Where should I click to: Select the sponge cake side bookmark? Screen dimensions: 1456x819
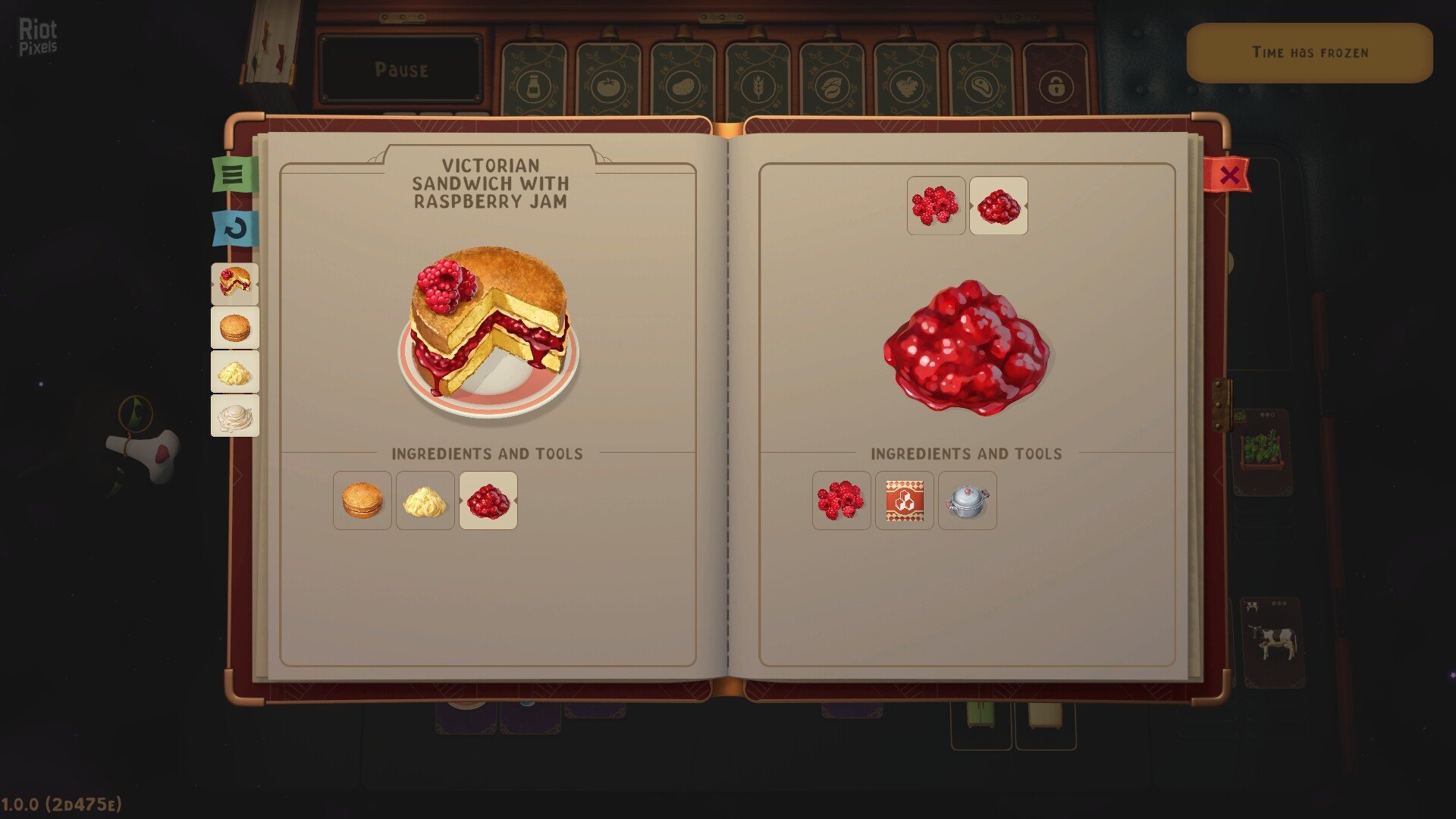point(235,328)
